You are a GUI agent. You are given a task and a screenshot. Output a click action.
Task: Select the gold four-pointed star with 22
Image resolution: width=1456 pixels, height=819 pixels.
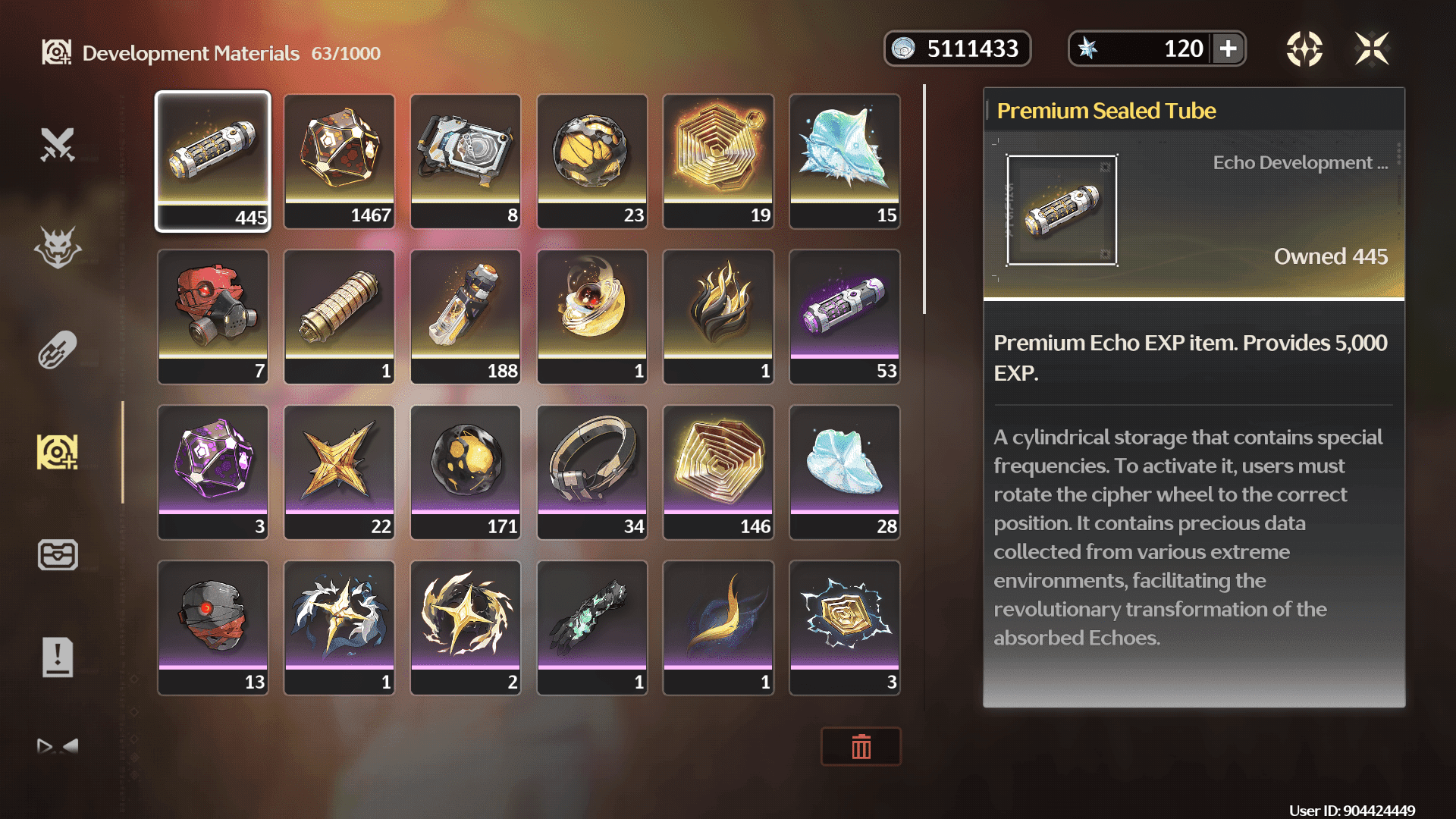tap(339, 472)
